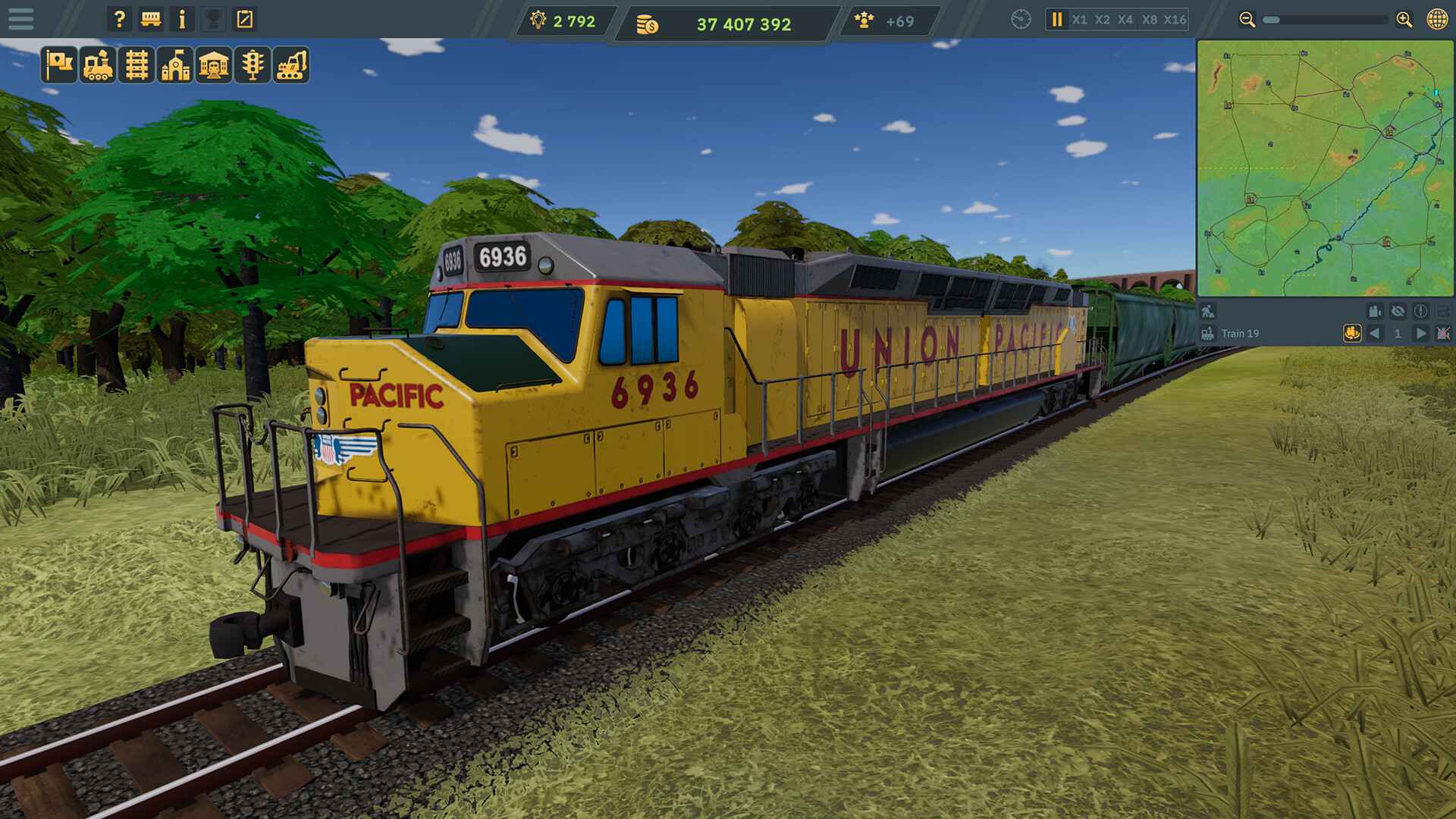
Task: Pause the game simulation
Action: (1057, 19)
